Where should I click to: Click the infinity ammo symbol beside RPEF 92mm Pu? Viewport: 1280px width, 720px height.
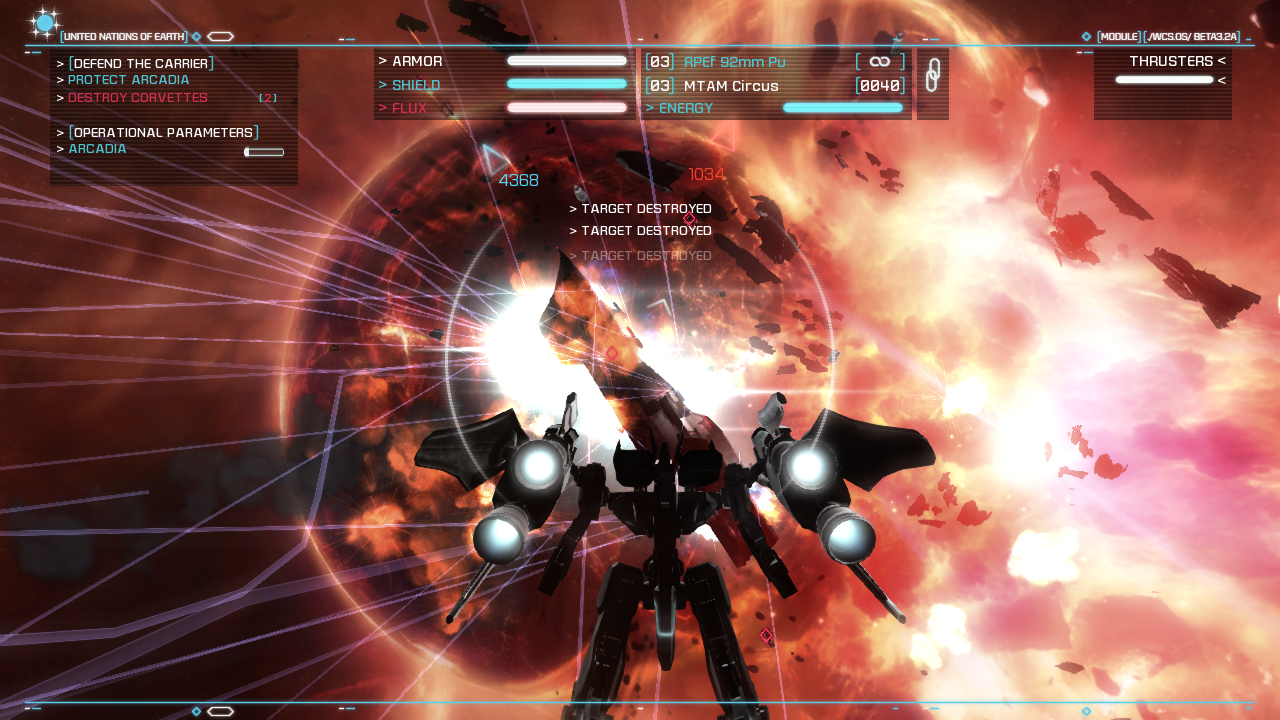click(x=880, y=60)
